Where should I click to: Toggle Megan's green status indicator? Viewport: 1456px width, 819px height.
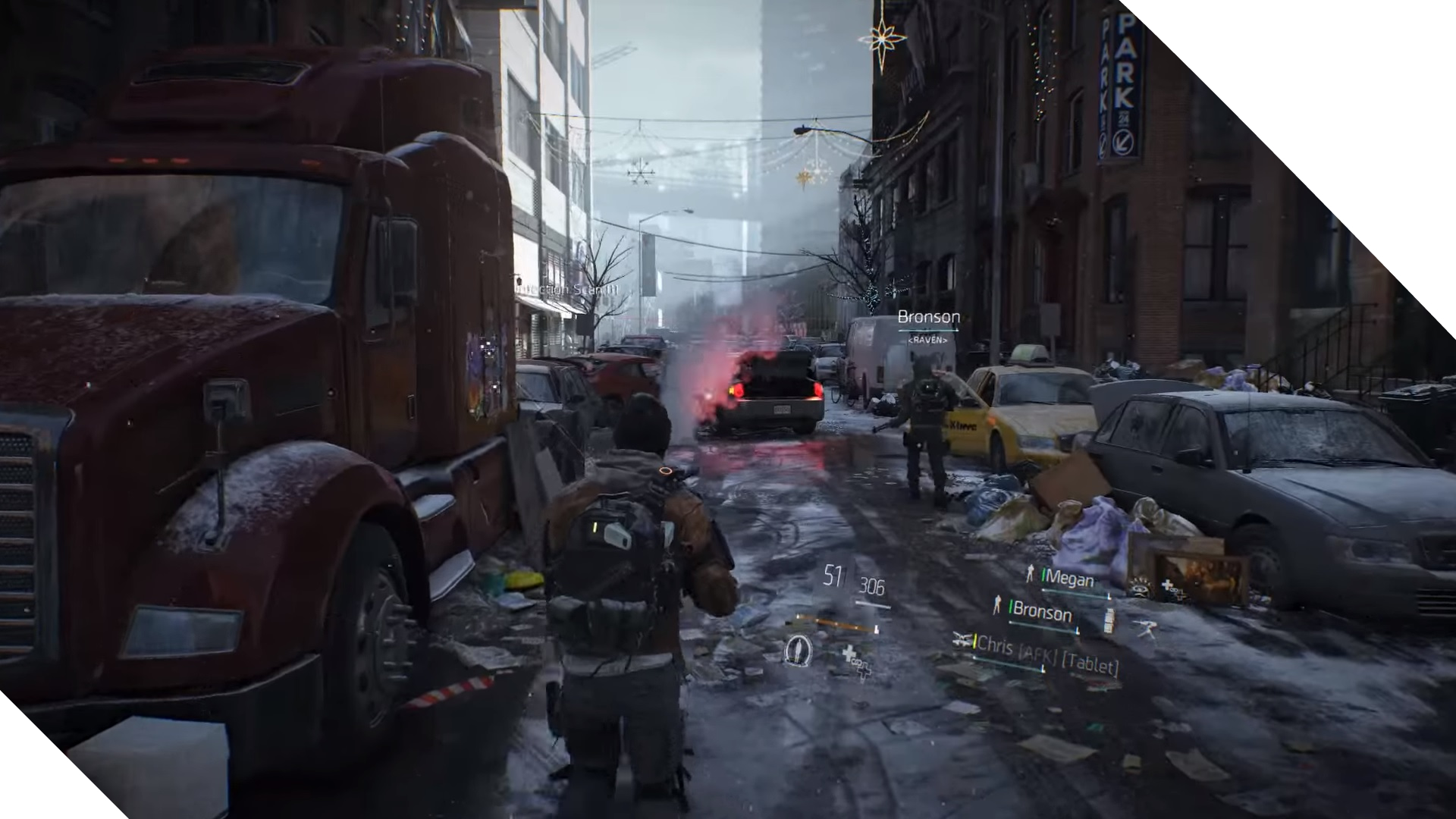[x=1044, y=575]
